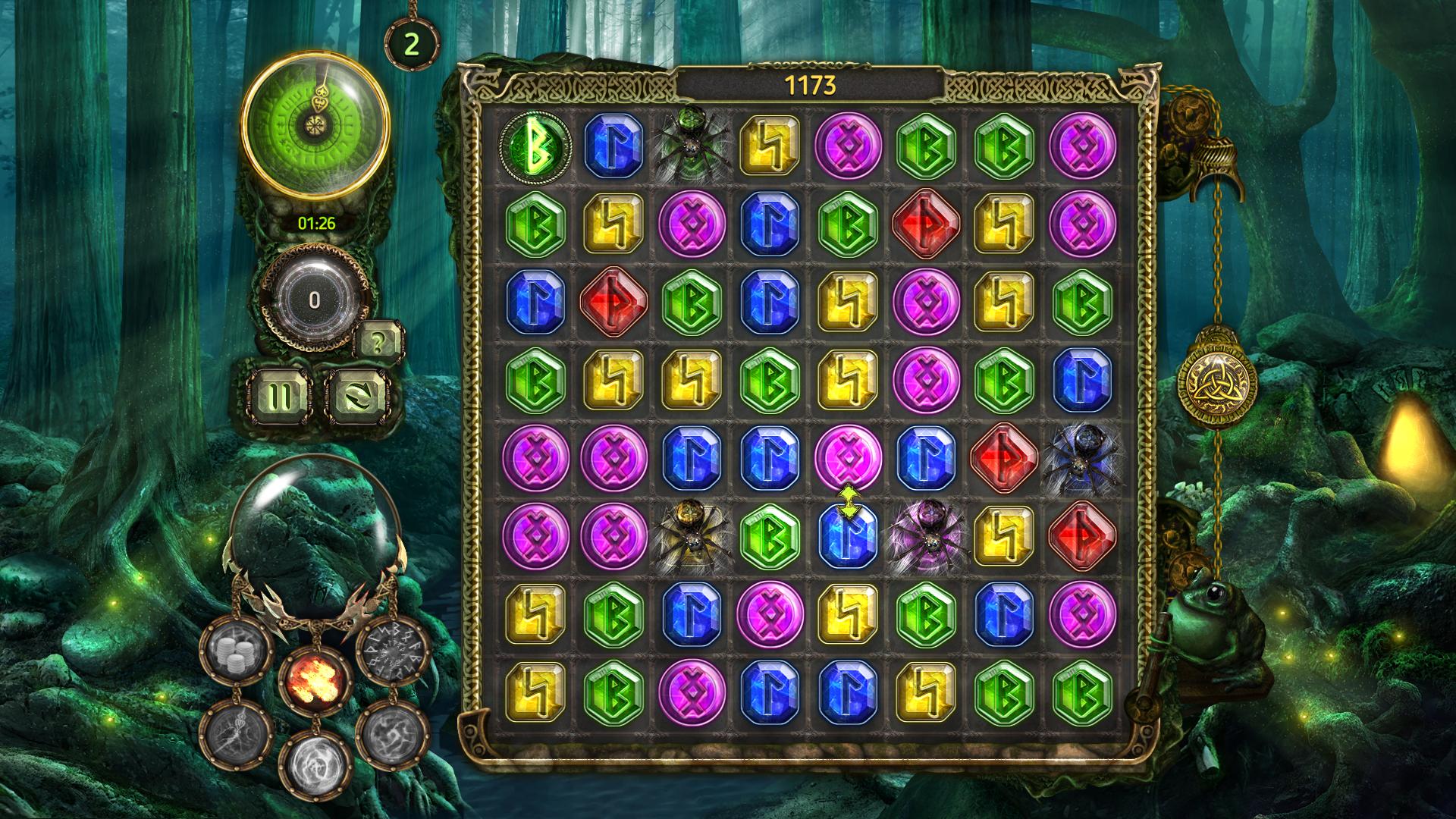
Task: Click the yellow spider tile on the board
Action: 692,536
